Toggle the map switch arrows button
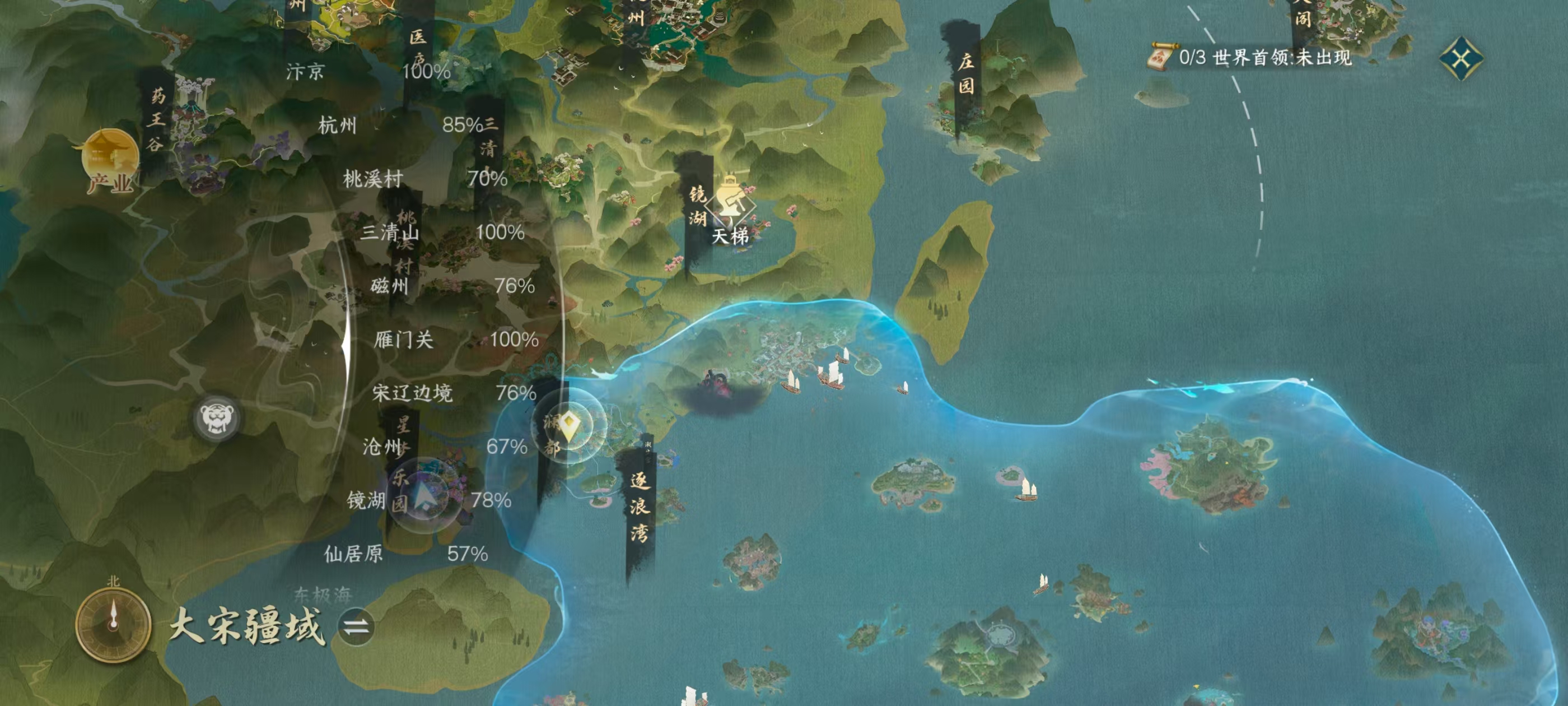The width and height of the screenshot is (1568, 706). tap(356, 627)
